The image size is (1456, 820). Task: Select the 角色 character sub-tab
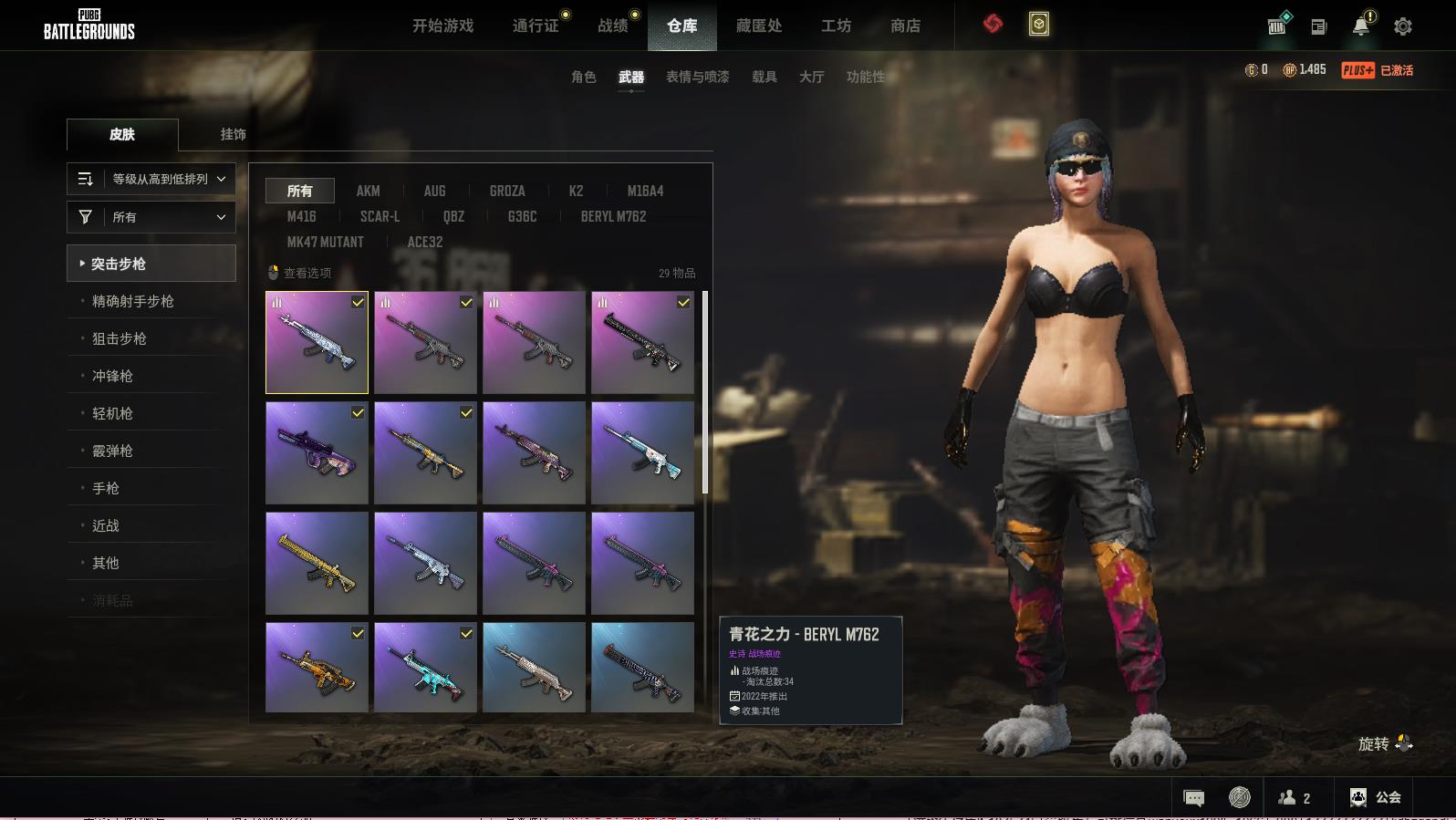tap(583, 77)
